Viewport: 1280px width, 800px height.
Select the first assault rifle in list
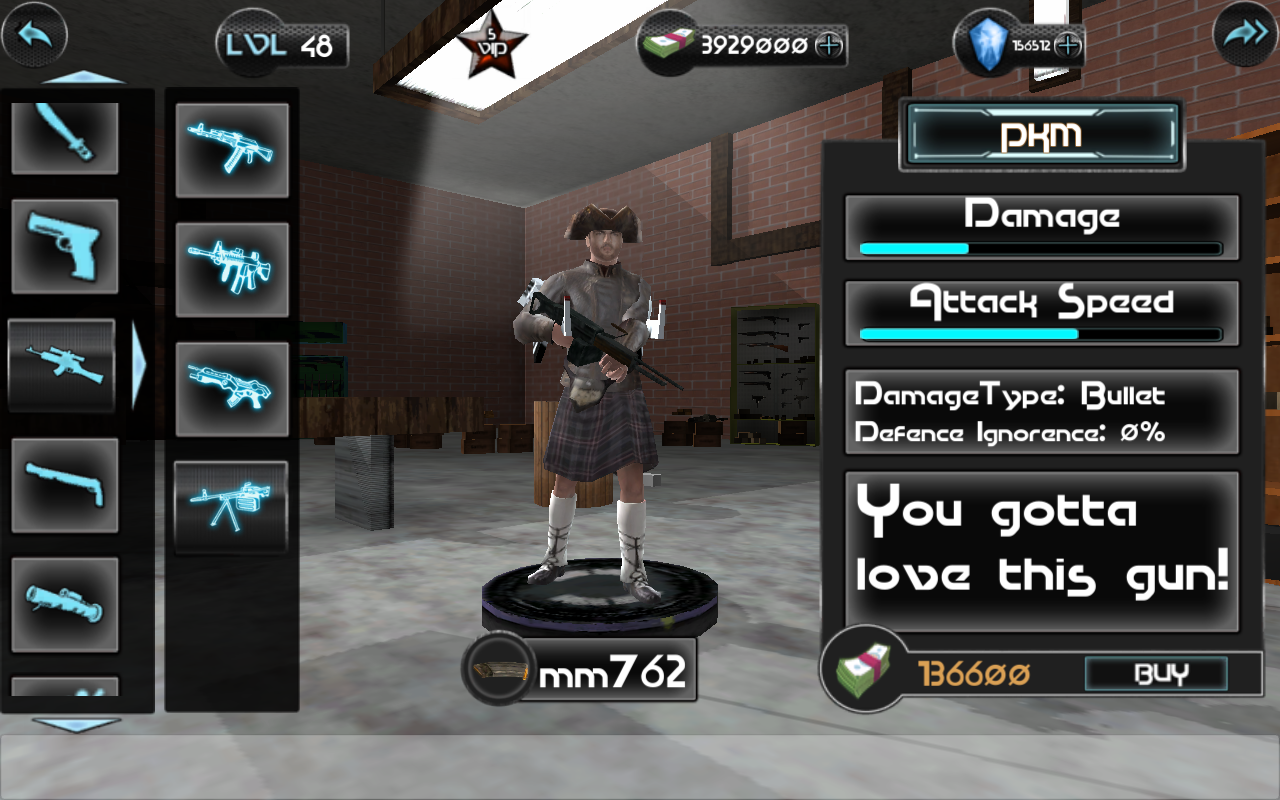pyautogui.click(x=231, y=150)
